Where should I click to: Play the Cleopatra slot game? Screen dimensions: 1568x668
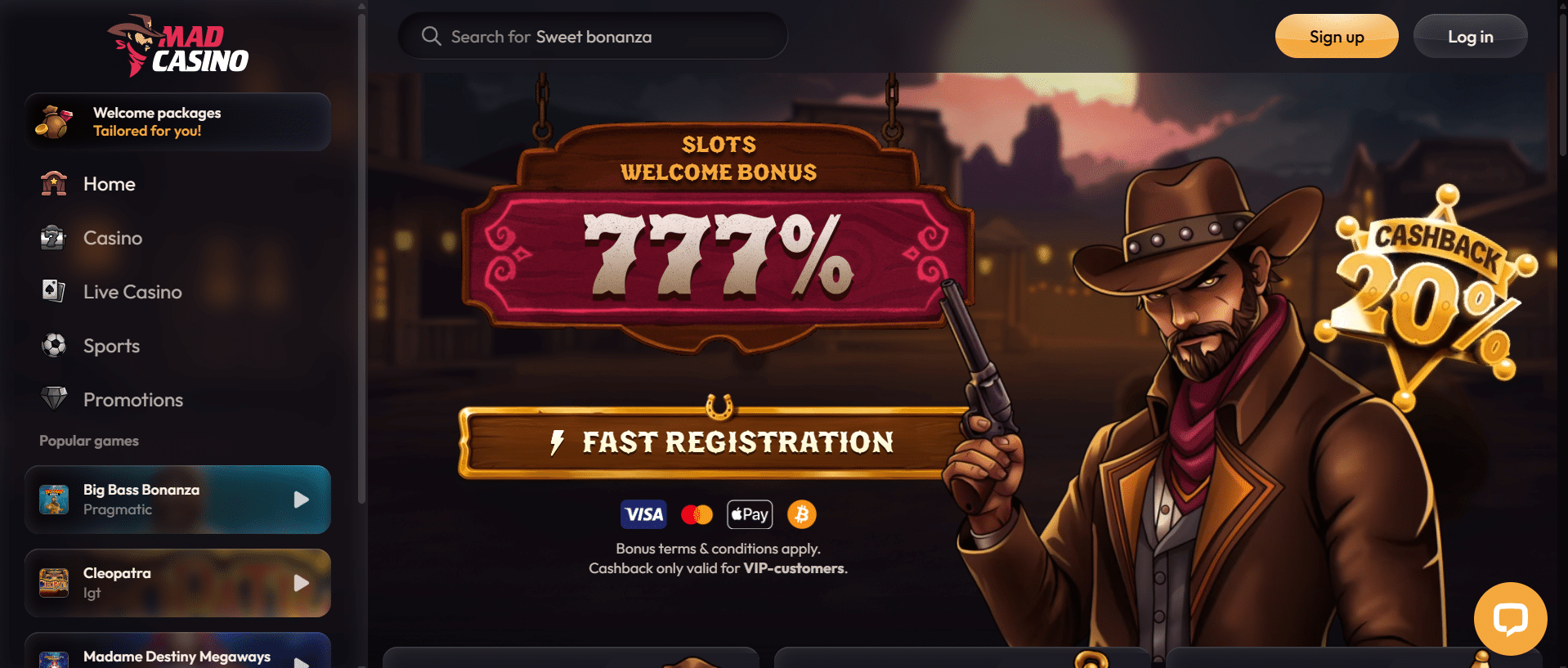(x=177, y=583)
